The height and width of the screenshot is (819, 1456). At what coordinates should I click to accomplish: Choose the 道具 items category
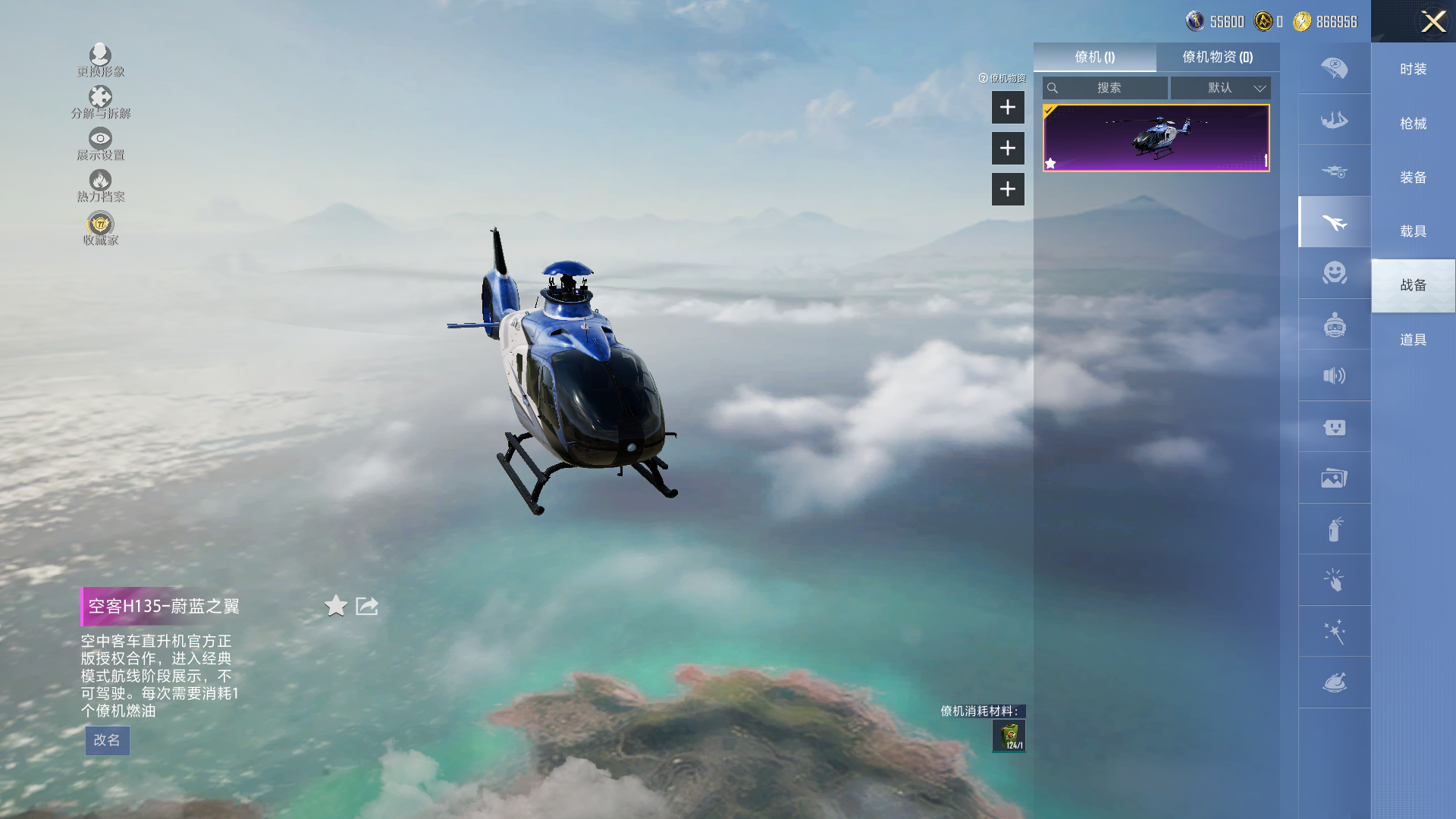[x=1413, y=340]
